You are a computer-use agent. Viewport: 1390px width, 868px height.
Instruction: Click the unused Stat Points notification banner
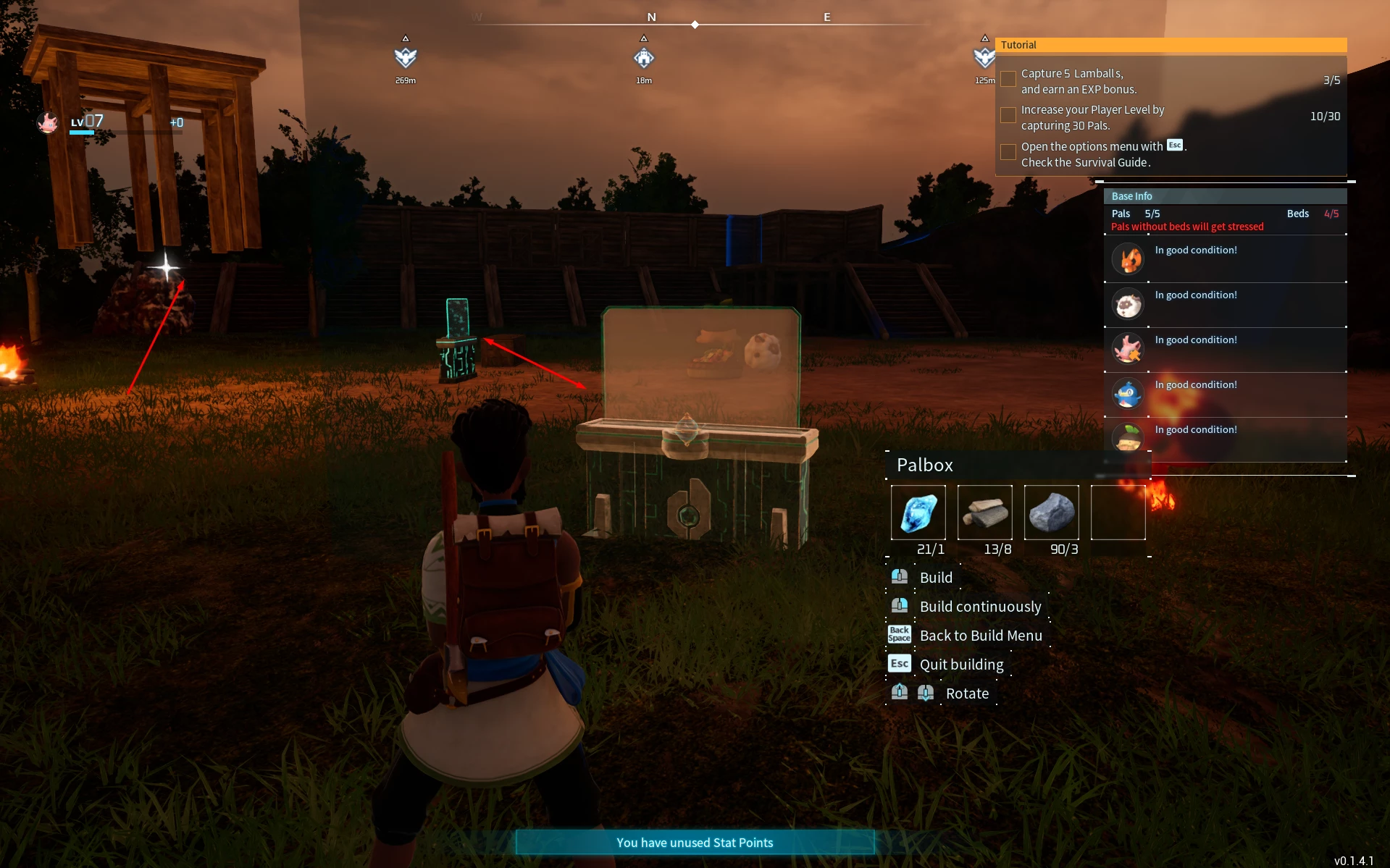[x=695, y=842]
